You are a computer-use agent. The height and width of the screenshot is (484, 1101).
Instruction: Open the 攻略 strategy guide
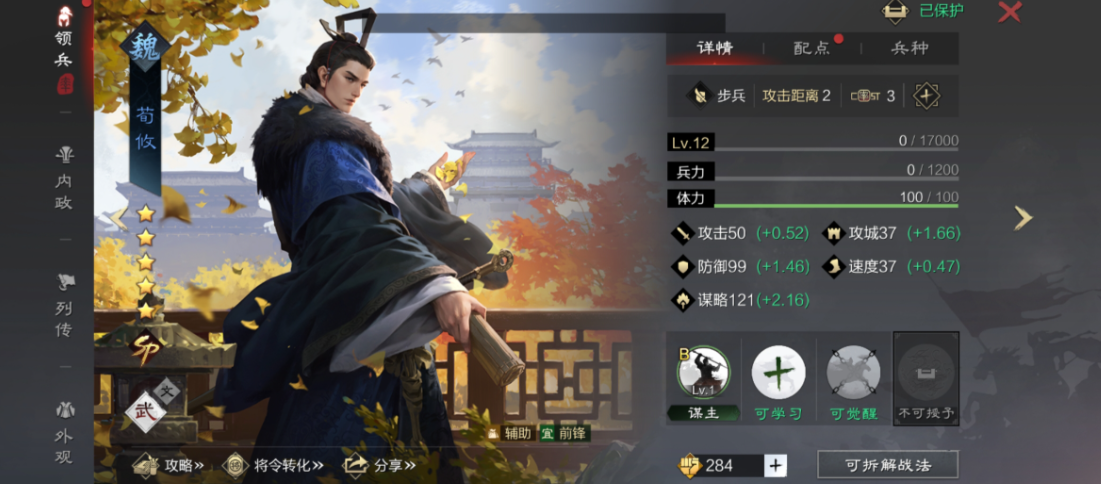(x=170, y=465)
